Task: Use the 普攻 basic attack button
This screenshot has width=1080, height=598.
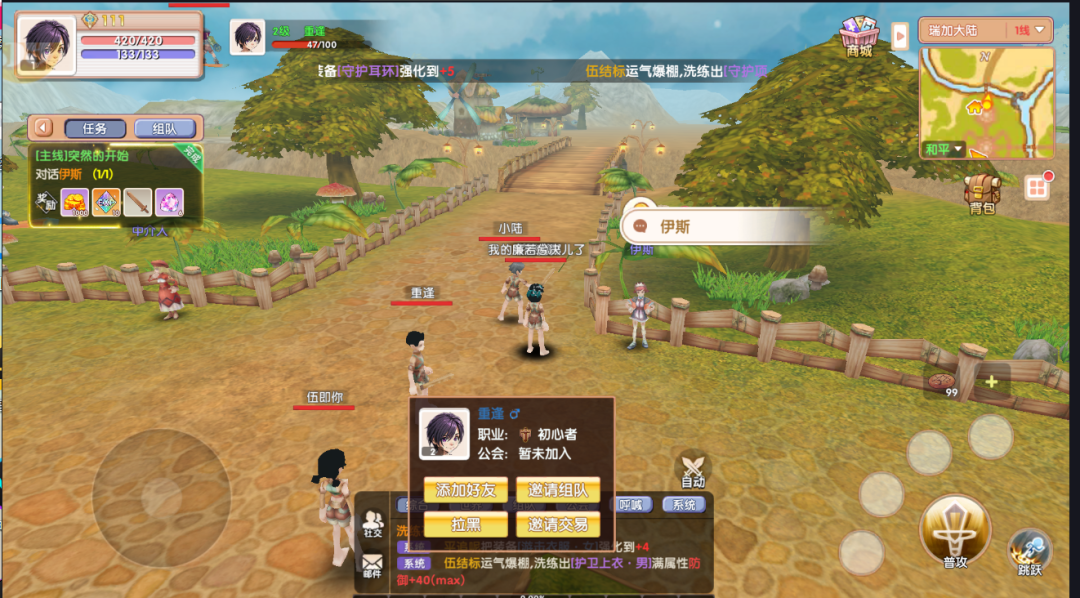Action: click(955, 526)
